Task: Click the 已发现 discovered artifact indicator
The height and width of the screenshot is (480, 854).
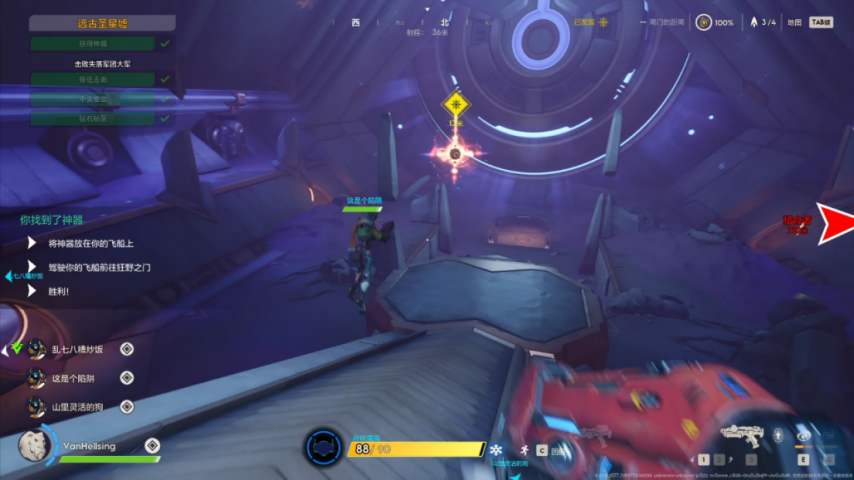Action: [x=590, y=22]
